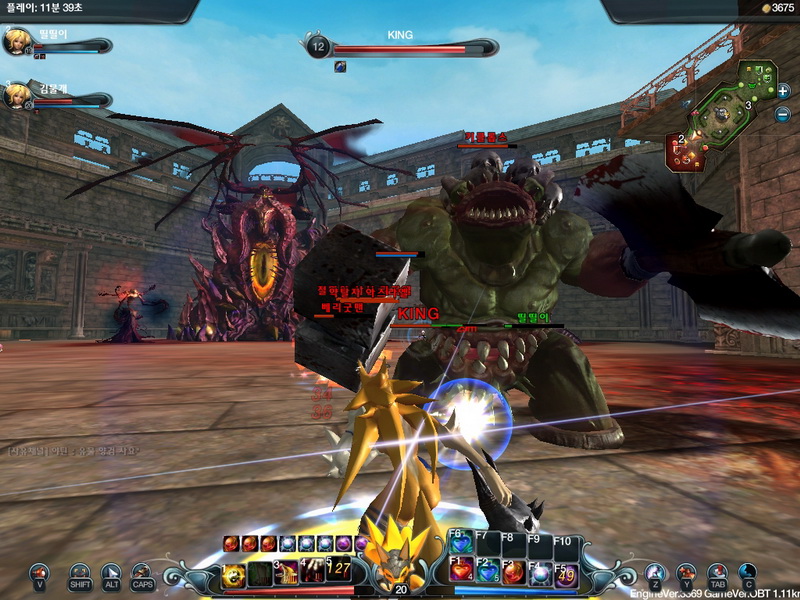Use the green-blue heart item in F6
Image resolution: width=800 pixels, height=600 pixels.
(460, 544)
